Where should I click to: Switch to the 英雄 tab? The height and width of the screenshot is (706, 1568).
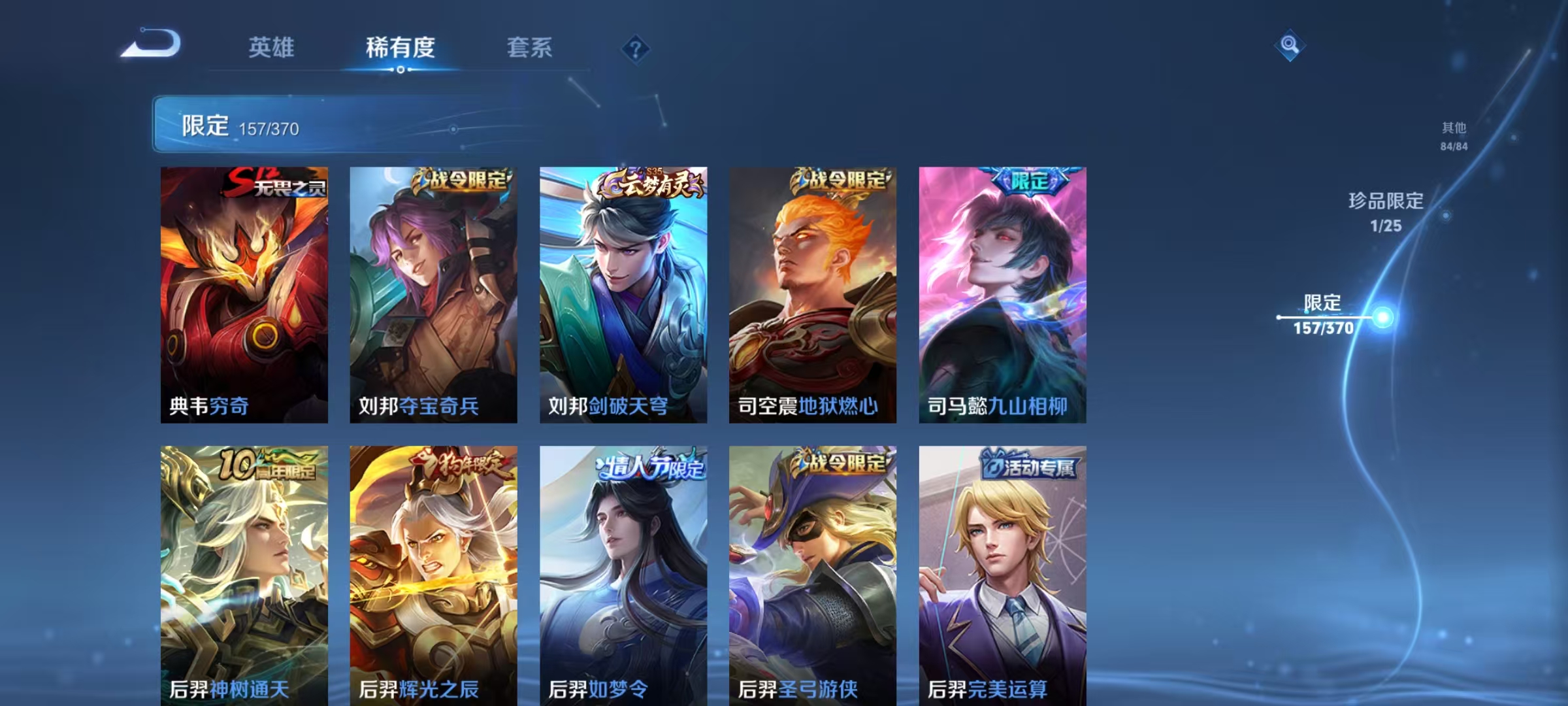272,48
